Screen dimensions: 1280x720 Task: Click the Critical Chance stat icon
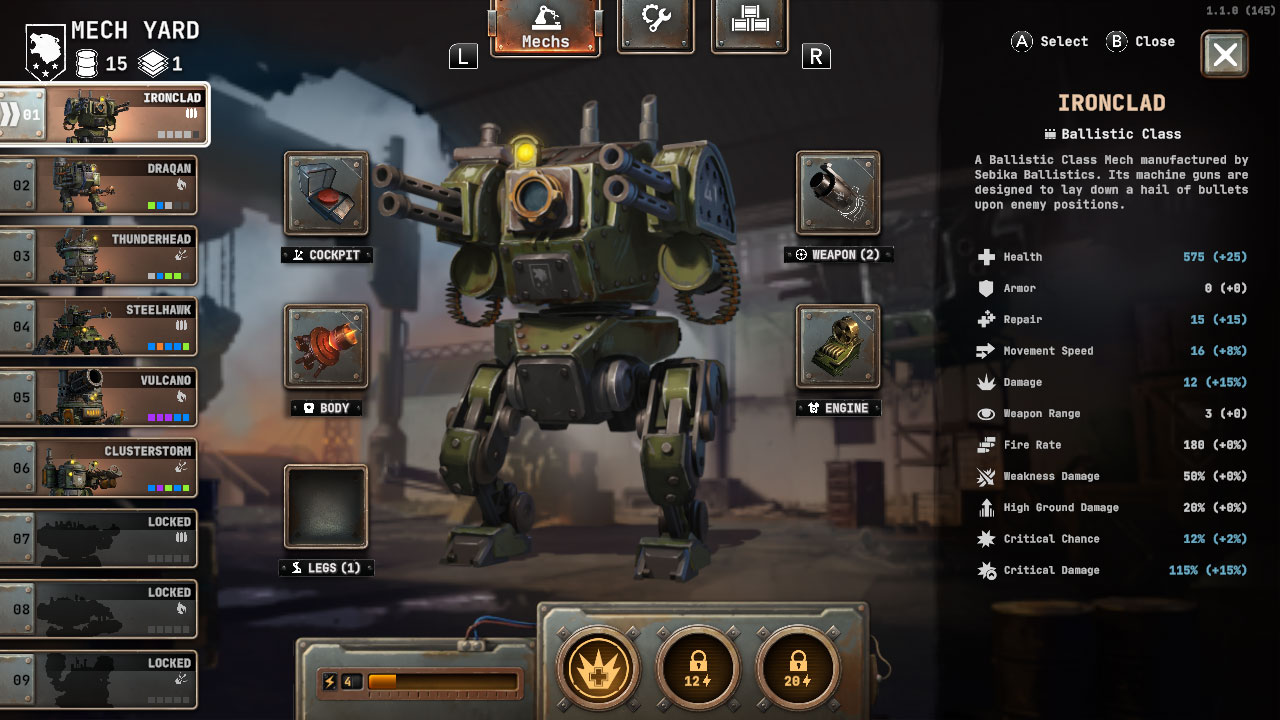coord(985,538)
